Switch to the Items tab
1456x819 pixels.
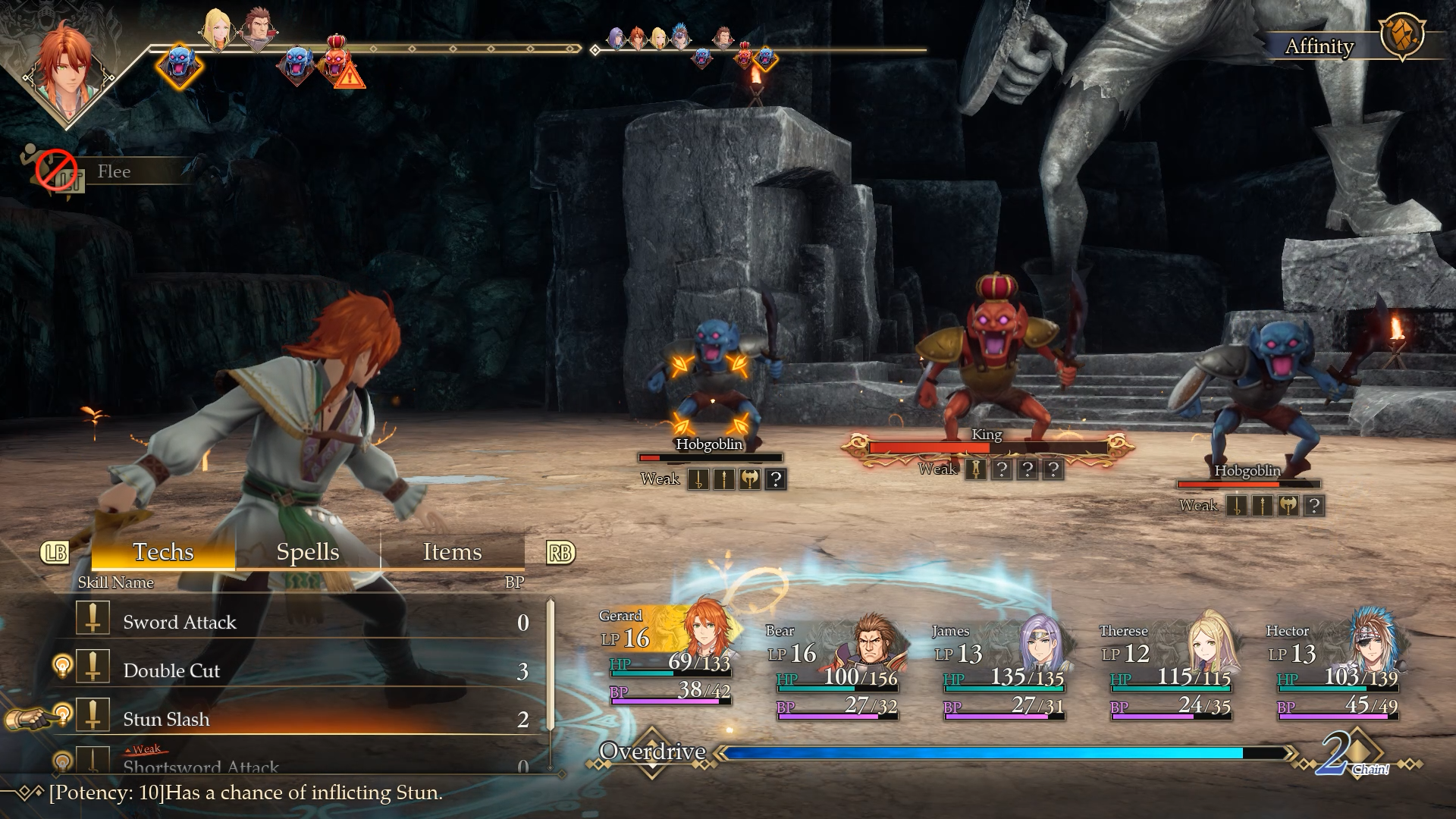[x=452, y=552]
